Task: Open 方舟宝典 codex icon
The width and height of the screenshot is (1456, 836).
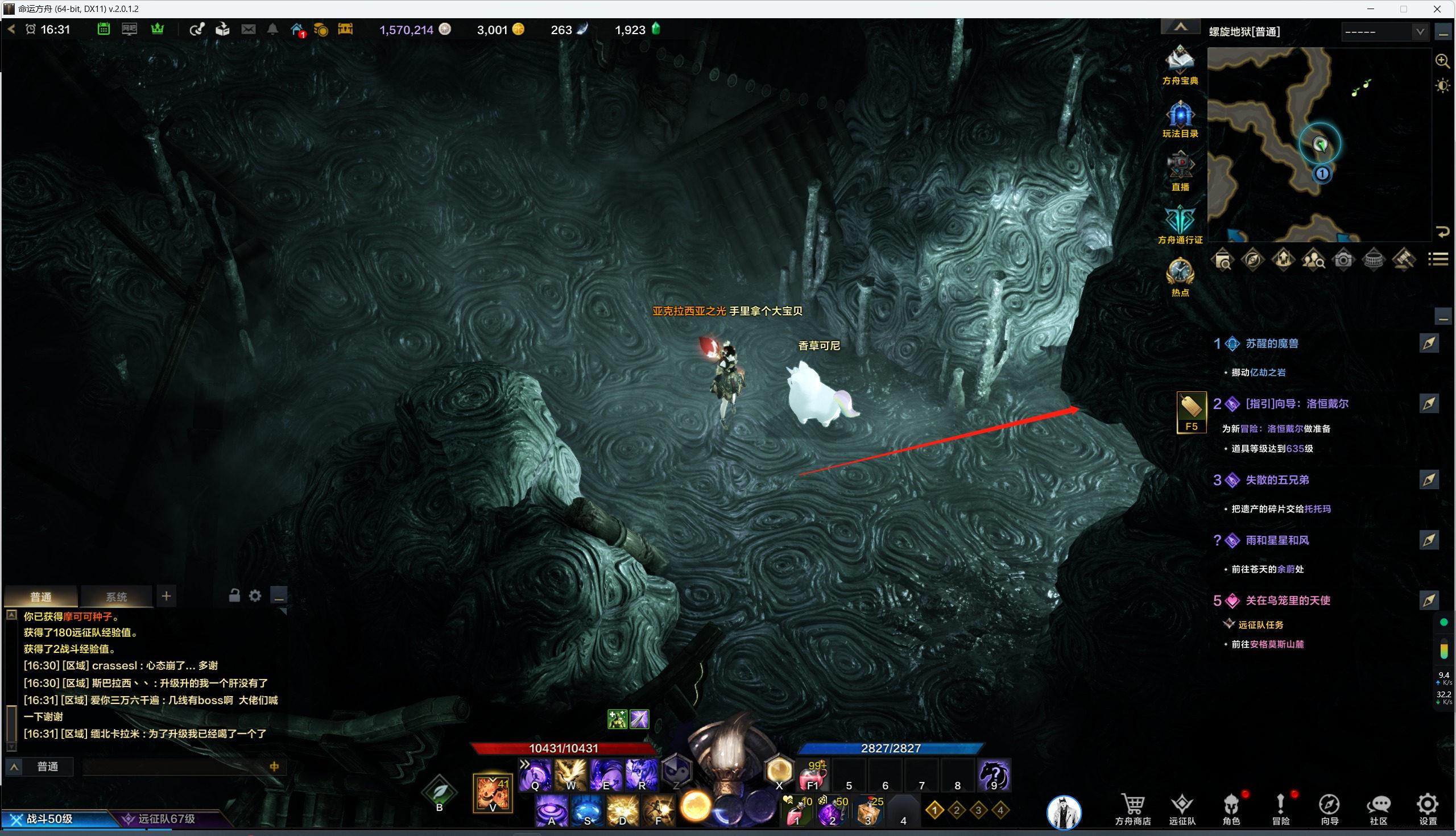Action: pyautogui.click(x=1180, y=63)
